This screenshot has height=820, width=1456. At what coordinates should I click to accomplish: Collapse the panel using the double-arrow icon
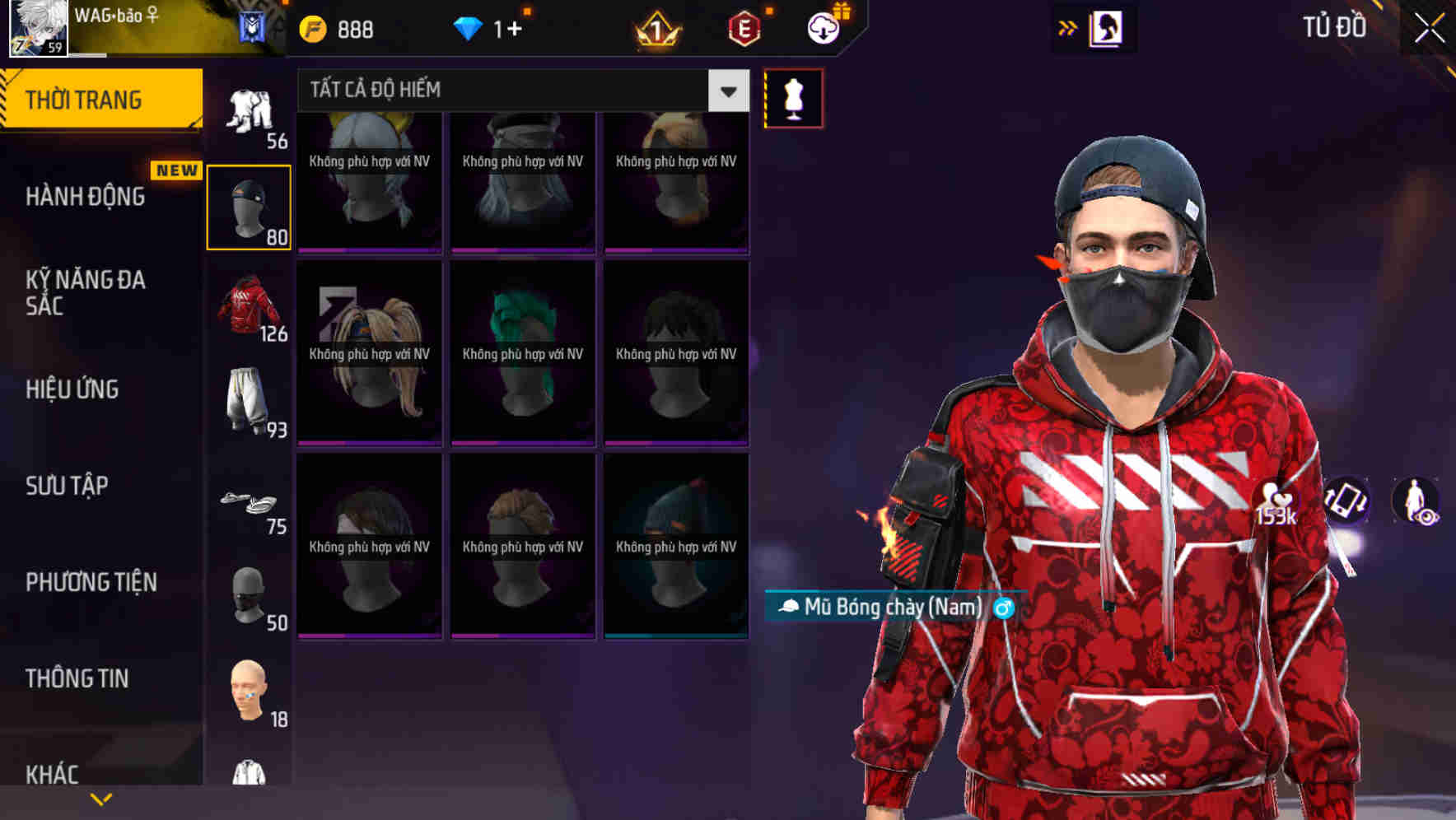1069,26
